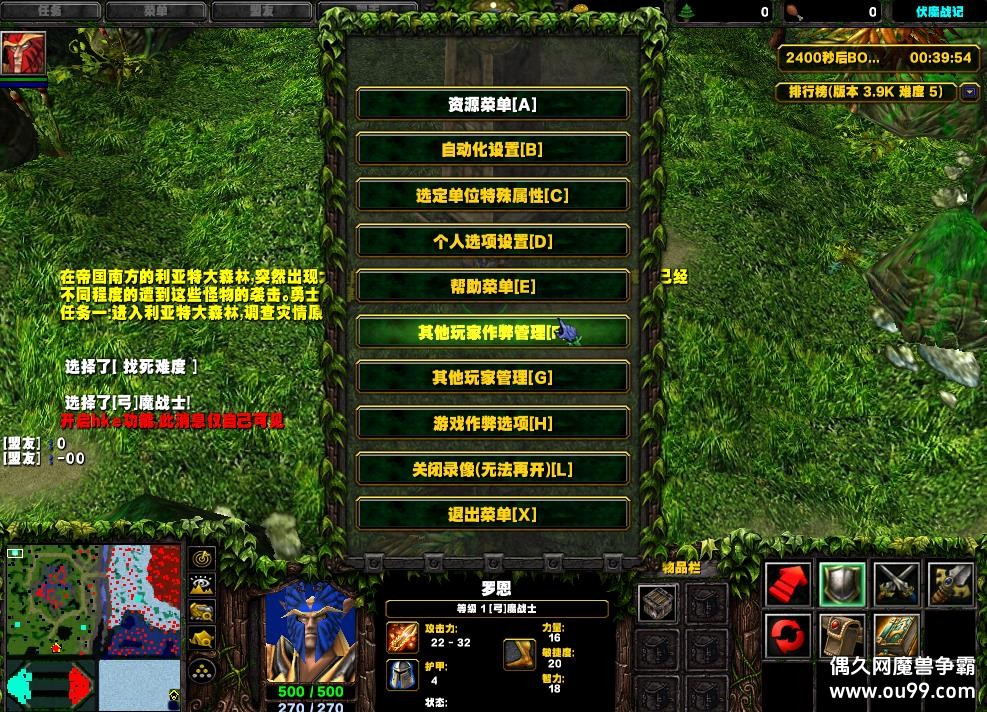Click the red circular arrows patrol icon

(789, 636)
